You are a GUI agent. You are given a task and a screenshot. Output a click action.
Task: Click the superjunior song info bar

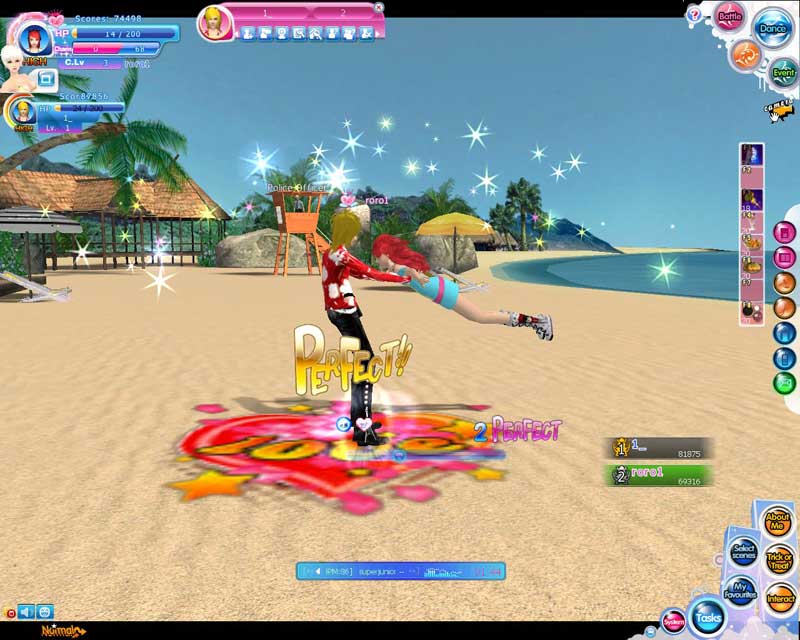point(400,571)
